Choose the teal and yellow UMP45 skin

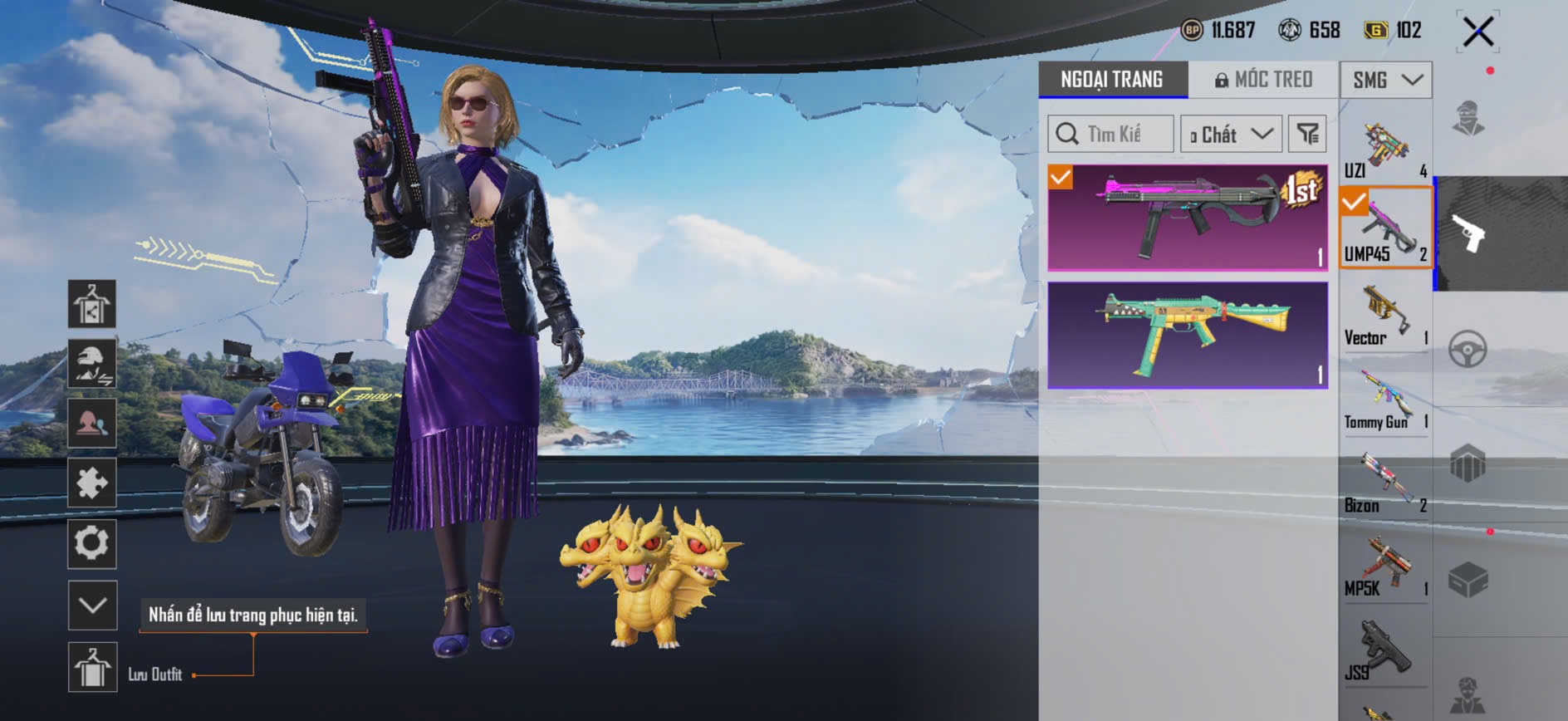1188,335
